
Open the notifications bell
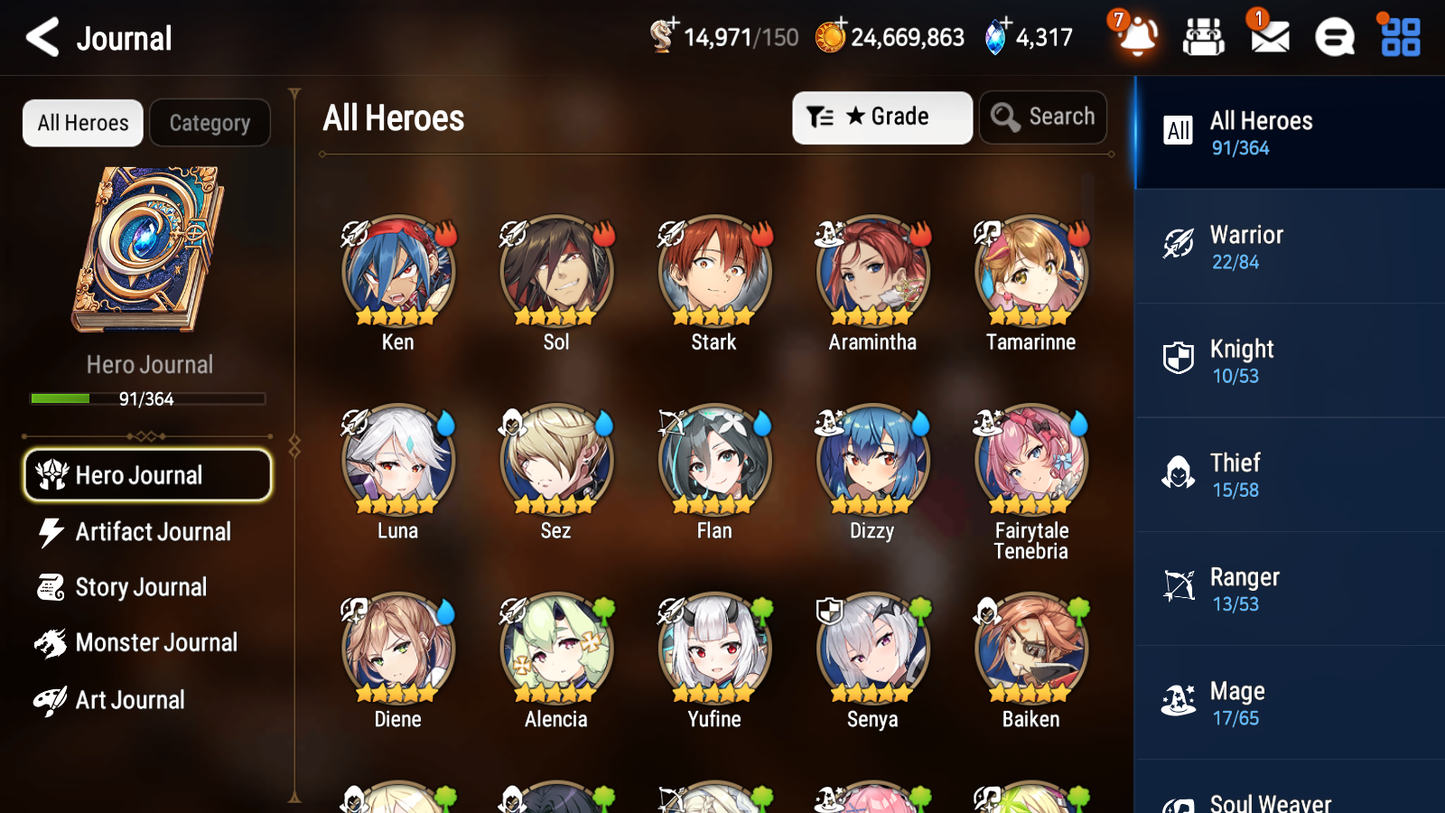[x=1135, y=37]
